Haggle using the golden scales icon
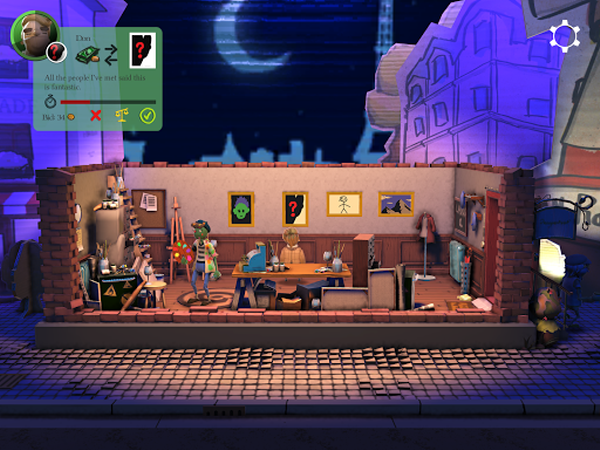 [122, 117]
